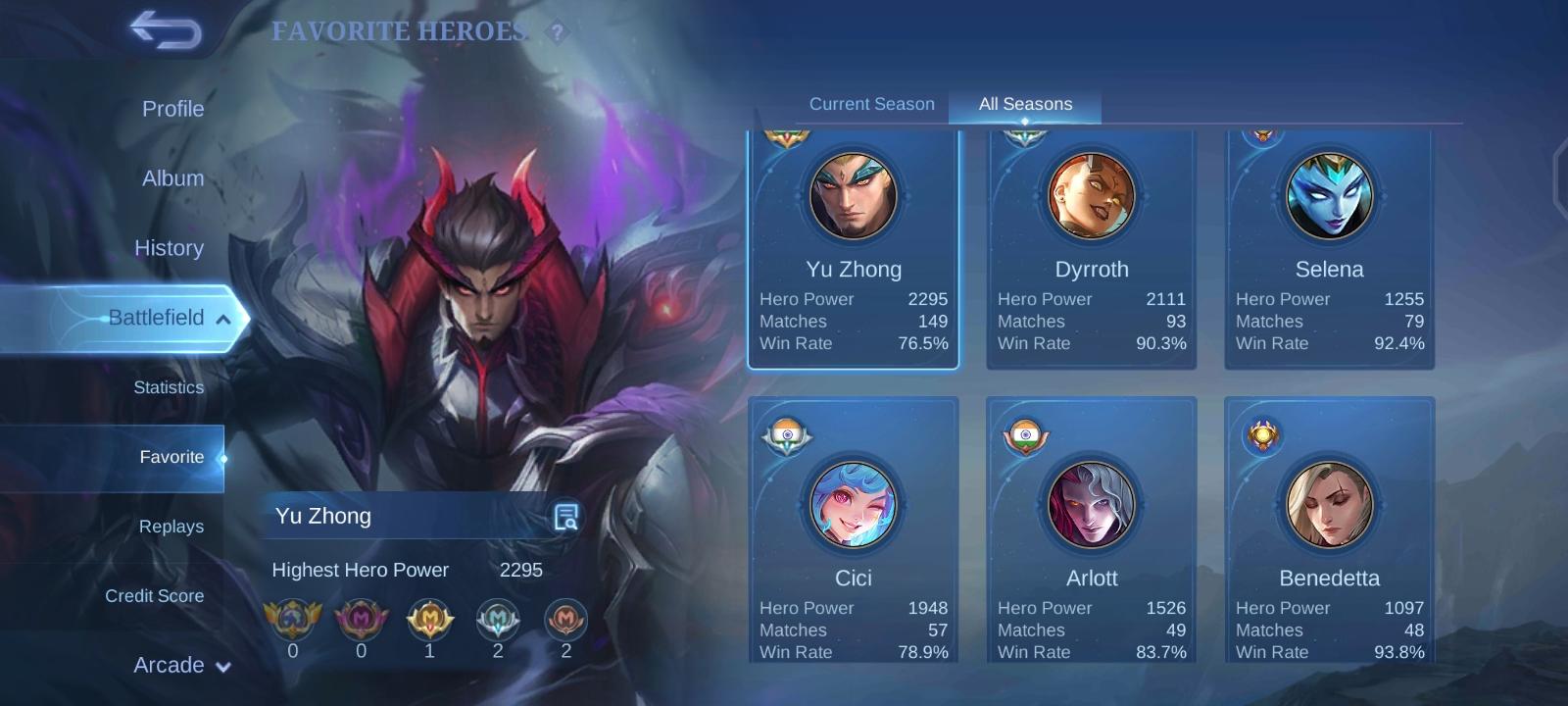Click Dyrroth's hero portrait
1568x706 pixels.
click(x=1091, y=196)
